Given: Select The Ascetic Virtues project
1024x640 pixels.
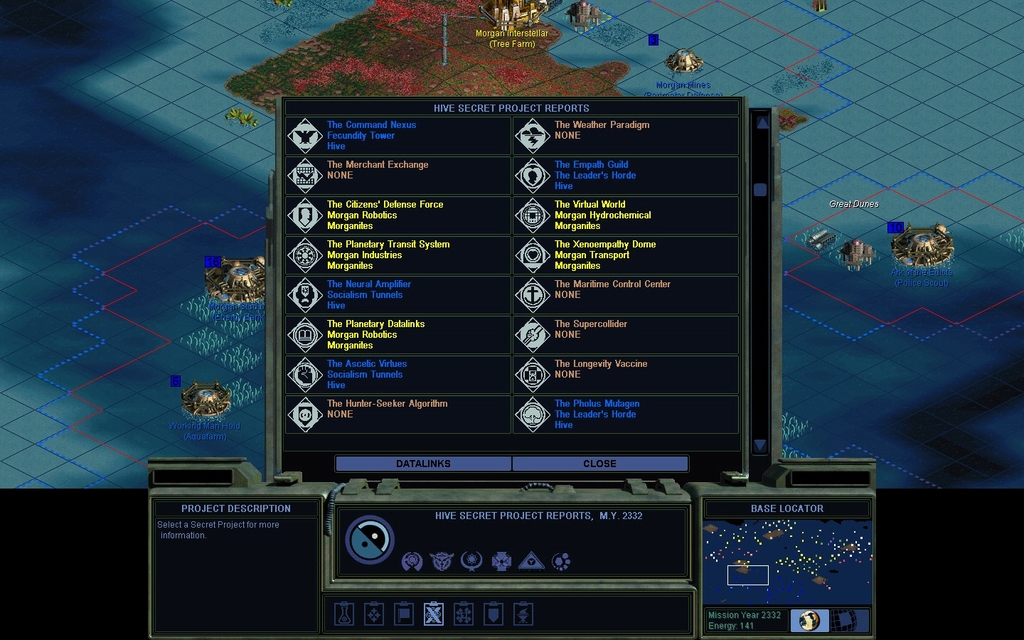Looking at the screenshot, I should (398, 374).
